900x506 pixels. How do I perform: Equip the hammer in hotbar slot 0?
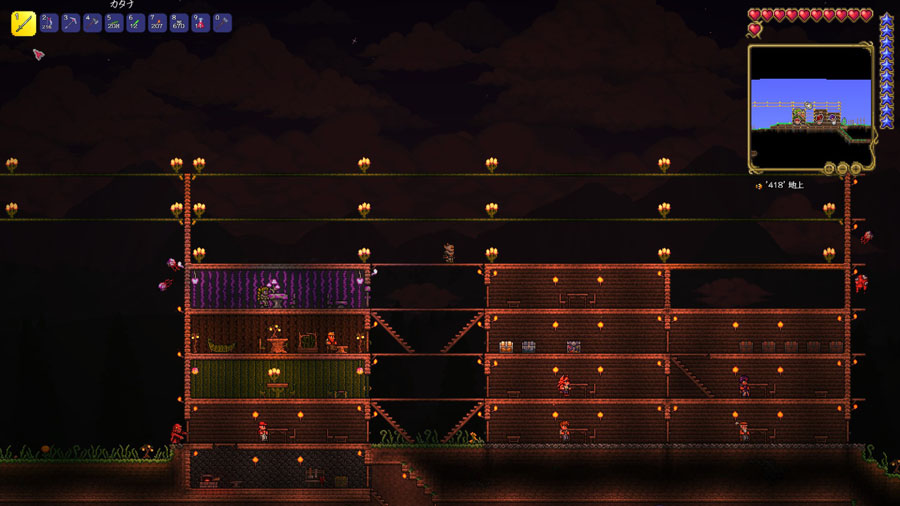(x=222, y=23)
